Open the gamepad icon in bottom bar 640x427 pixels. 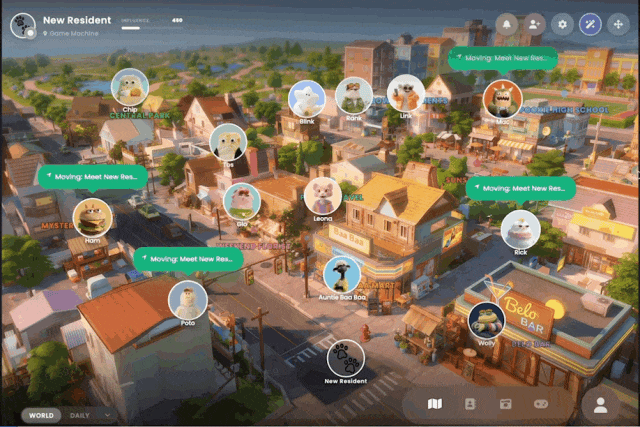pyautogui.click(x=541, y=404)
